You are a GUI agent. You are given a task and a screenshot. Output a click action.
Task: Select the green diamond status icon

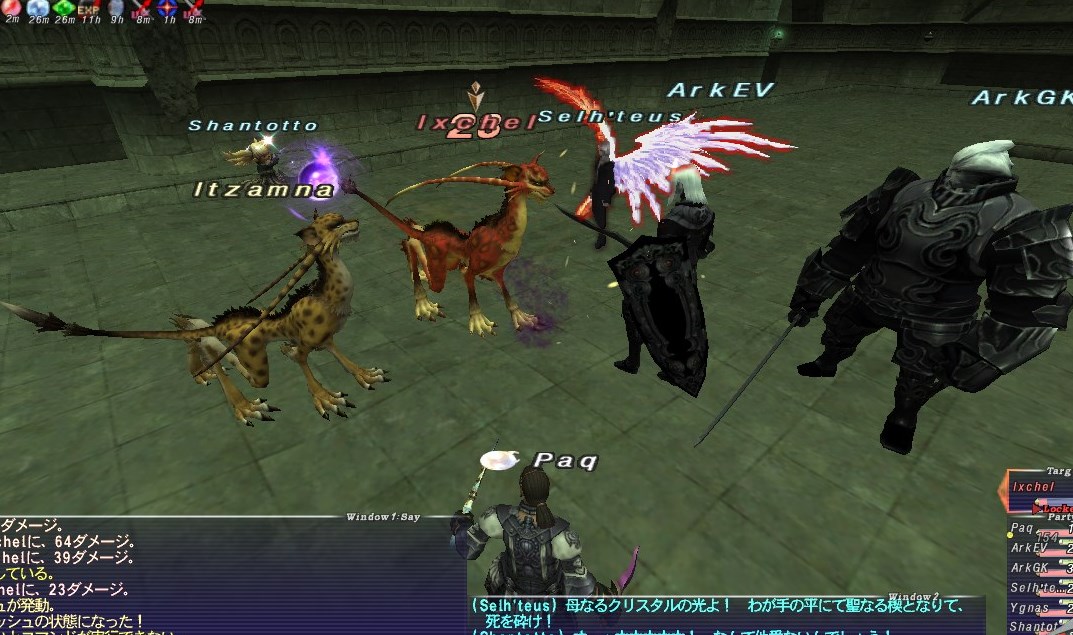click(64, 8)
